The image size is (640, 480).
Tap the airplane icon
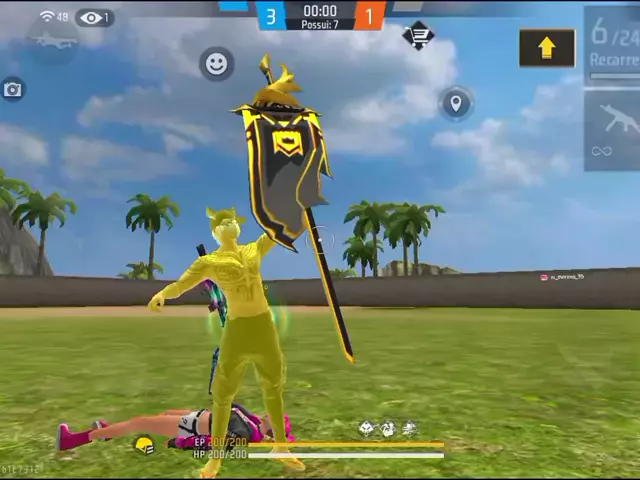click(x=53, y=41)
